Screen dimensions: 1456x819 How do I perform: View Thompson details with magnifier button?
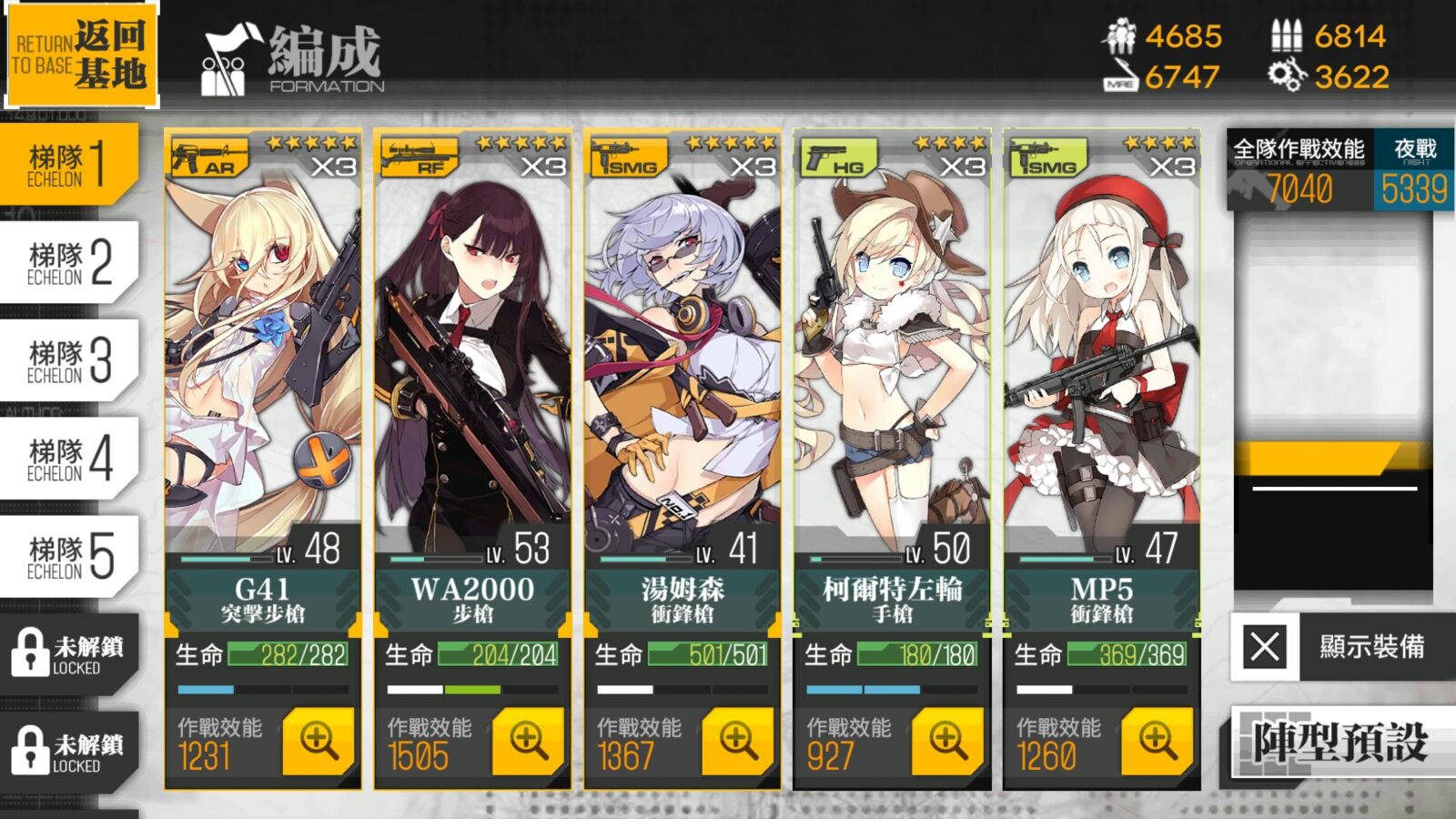click(738, 742)
